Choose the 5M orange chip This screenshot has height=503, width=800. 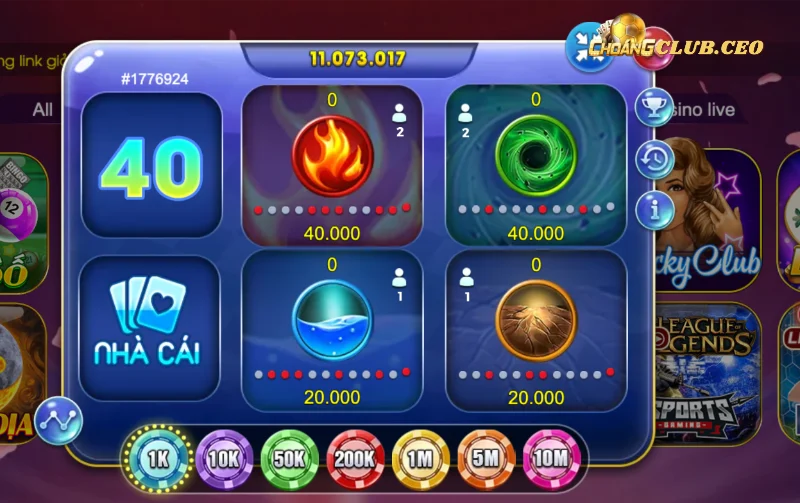pyautogui.click(x=486, y=458)
